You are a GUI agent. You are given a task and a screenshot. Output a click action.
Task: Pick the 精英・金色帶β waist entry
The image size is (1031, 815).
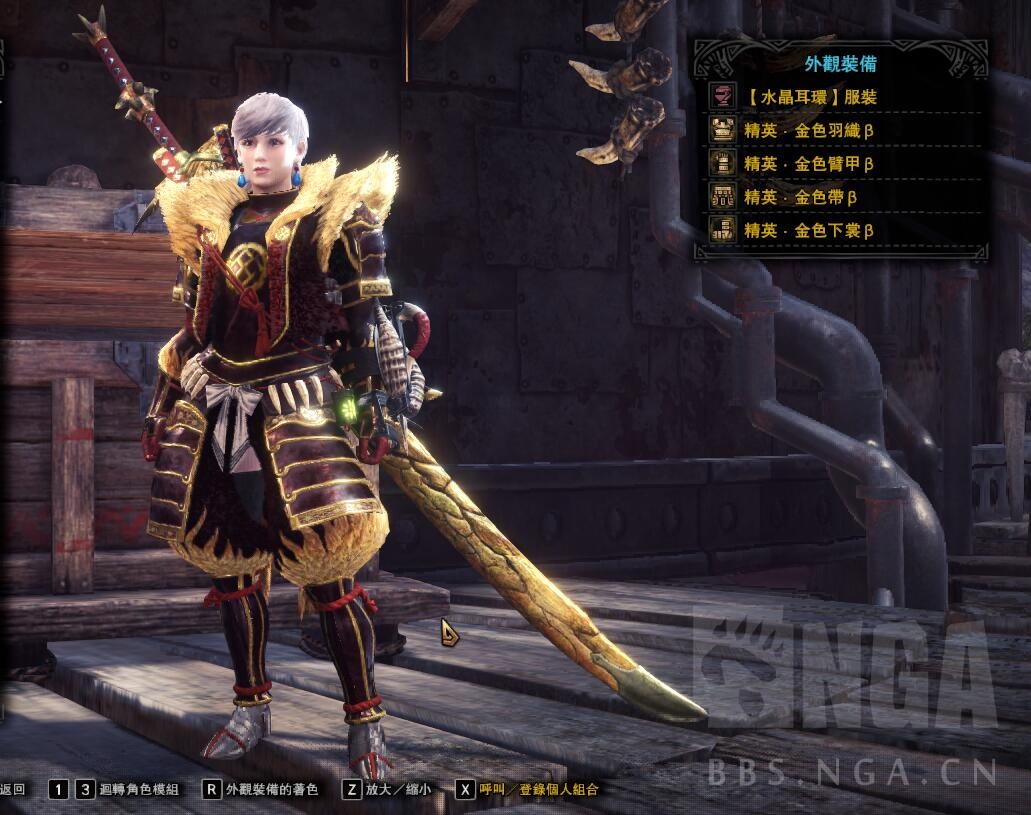pos(800,197)
